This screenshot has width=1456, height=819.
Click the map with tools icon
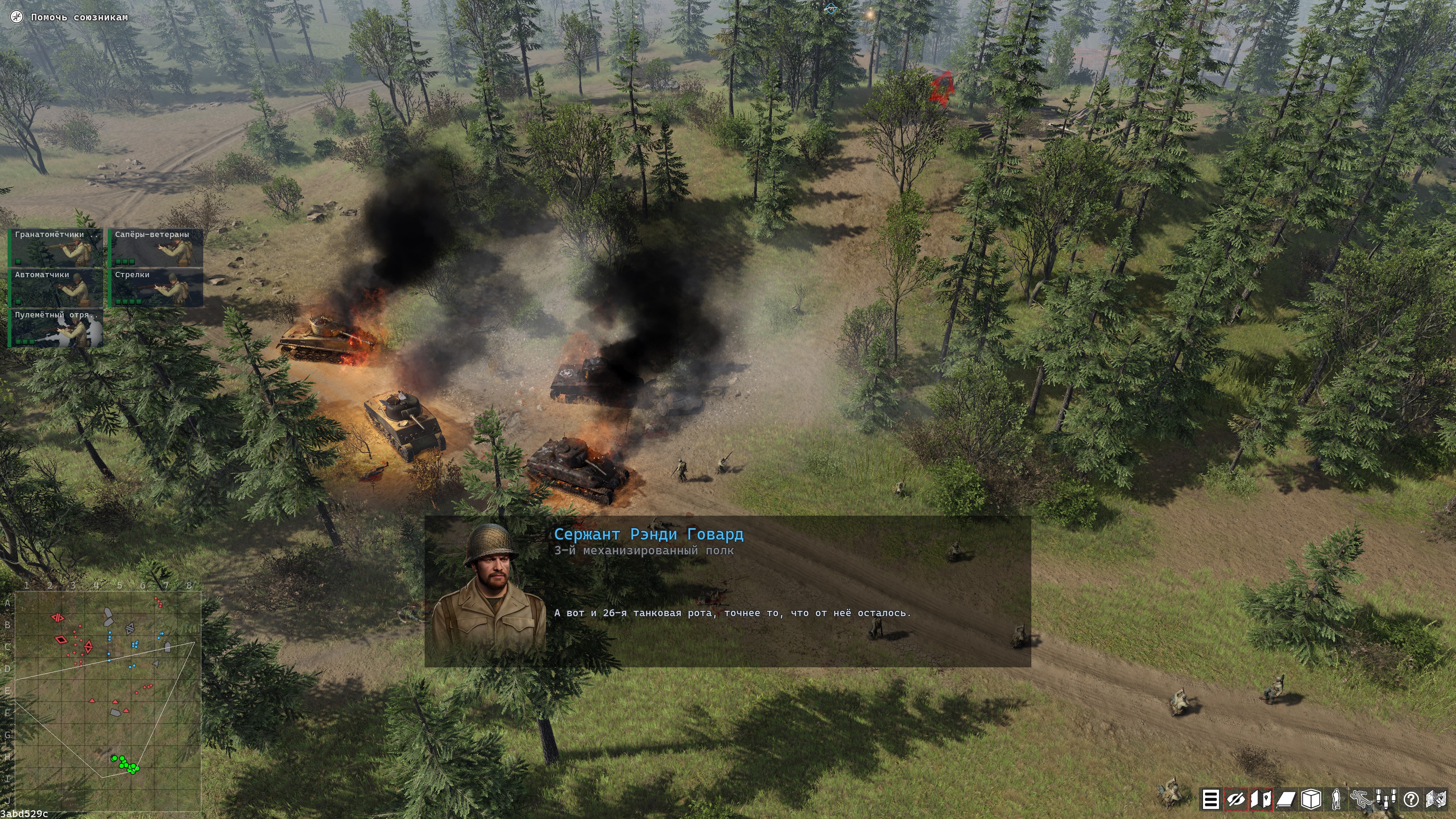1436,799
